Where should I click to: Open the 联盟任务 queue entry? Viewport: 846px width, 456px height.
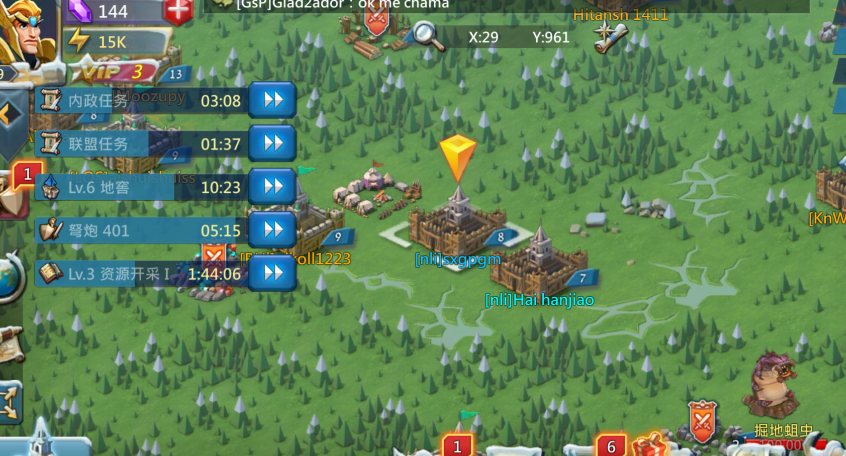140,143
